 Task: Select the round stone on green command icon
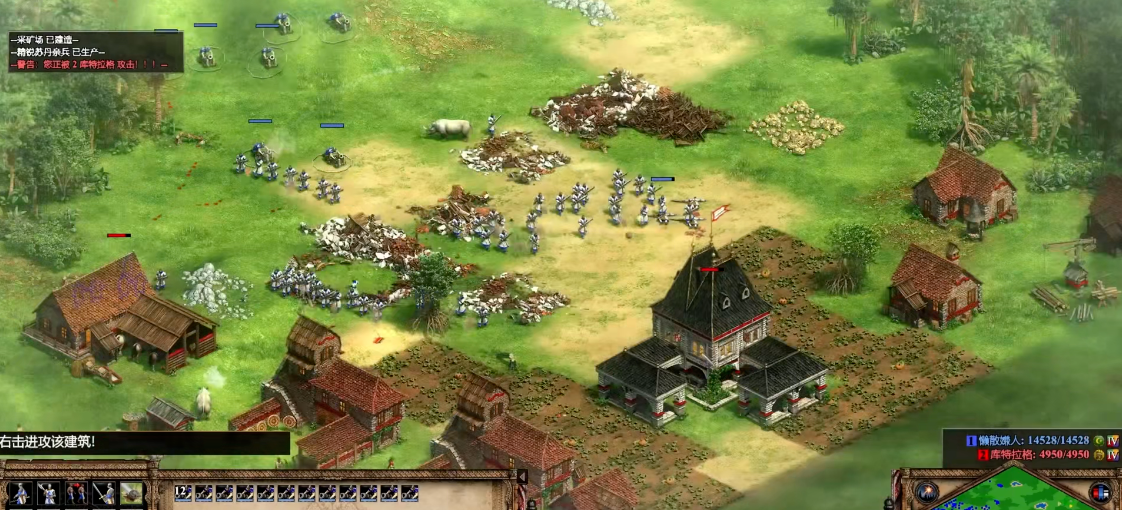tap(132, 493)
